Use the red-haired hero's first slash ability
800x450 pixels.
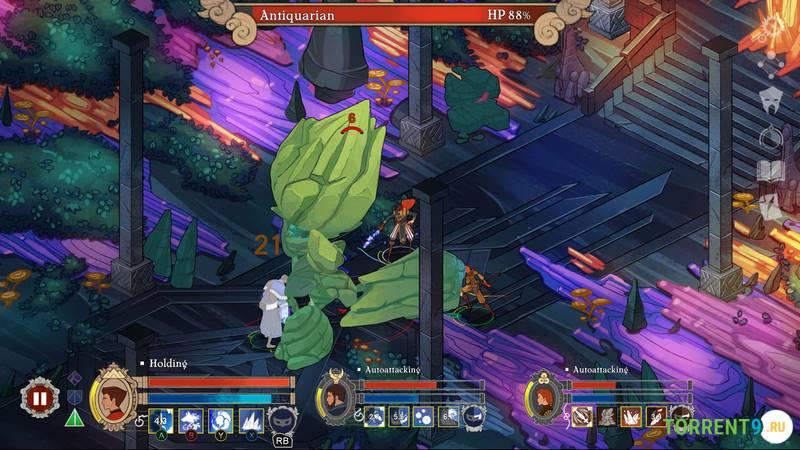583,416
